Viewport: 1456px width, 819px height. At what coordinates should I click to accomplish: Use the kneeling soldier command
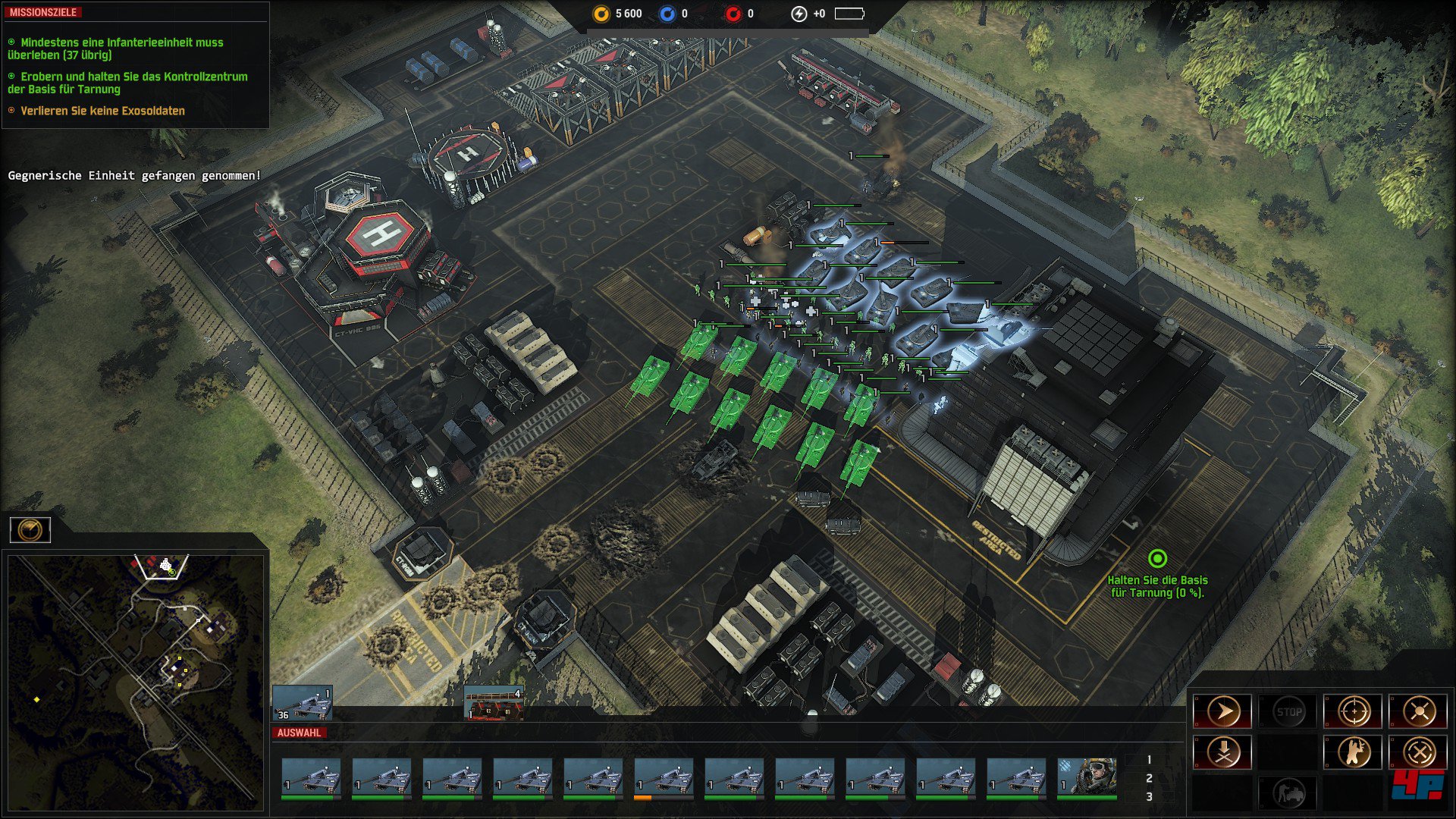click(1354, 752)
